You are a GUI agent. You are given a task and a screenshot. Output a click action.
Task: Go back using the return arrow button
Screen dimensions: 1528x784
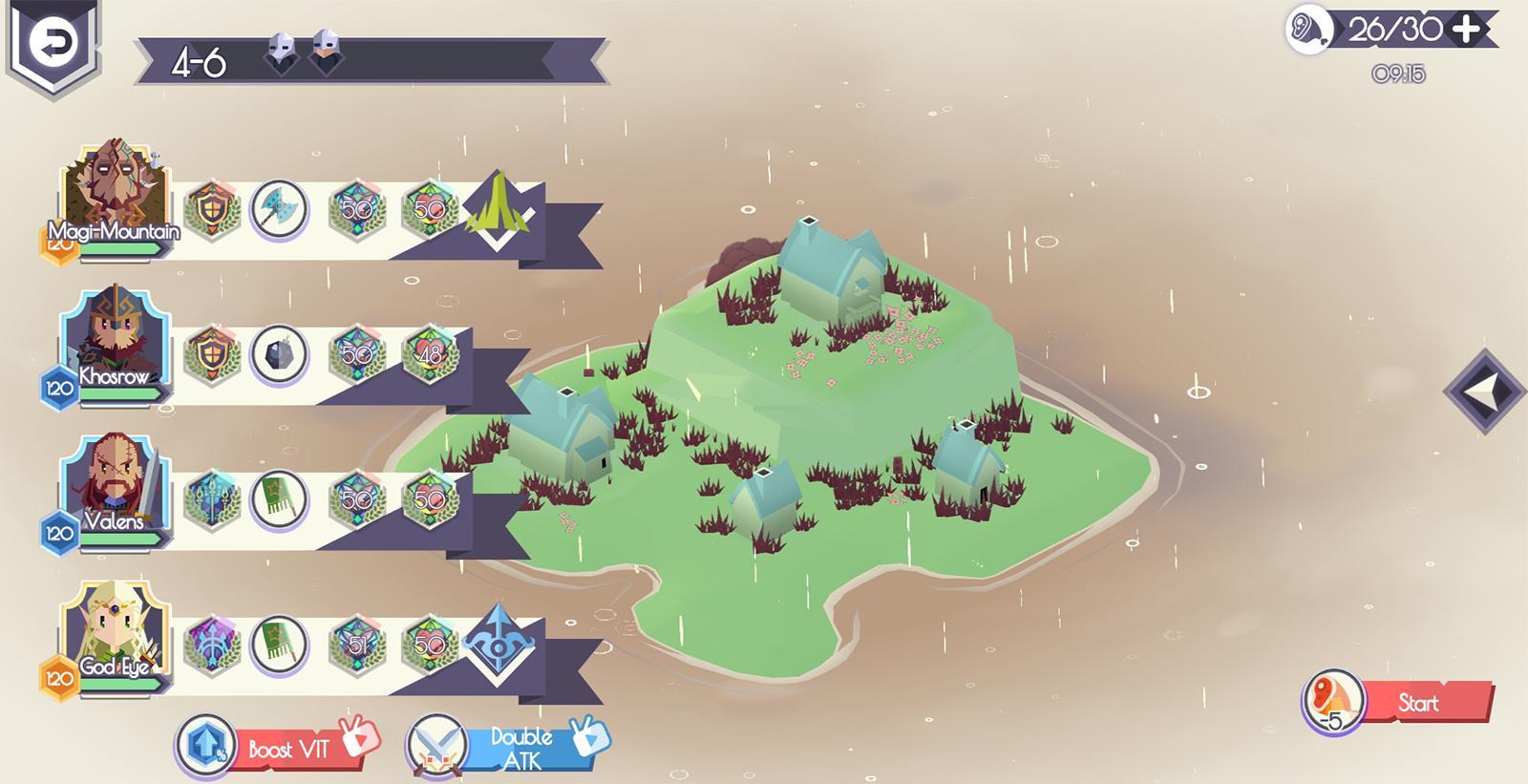click(53, 40)
